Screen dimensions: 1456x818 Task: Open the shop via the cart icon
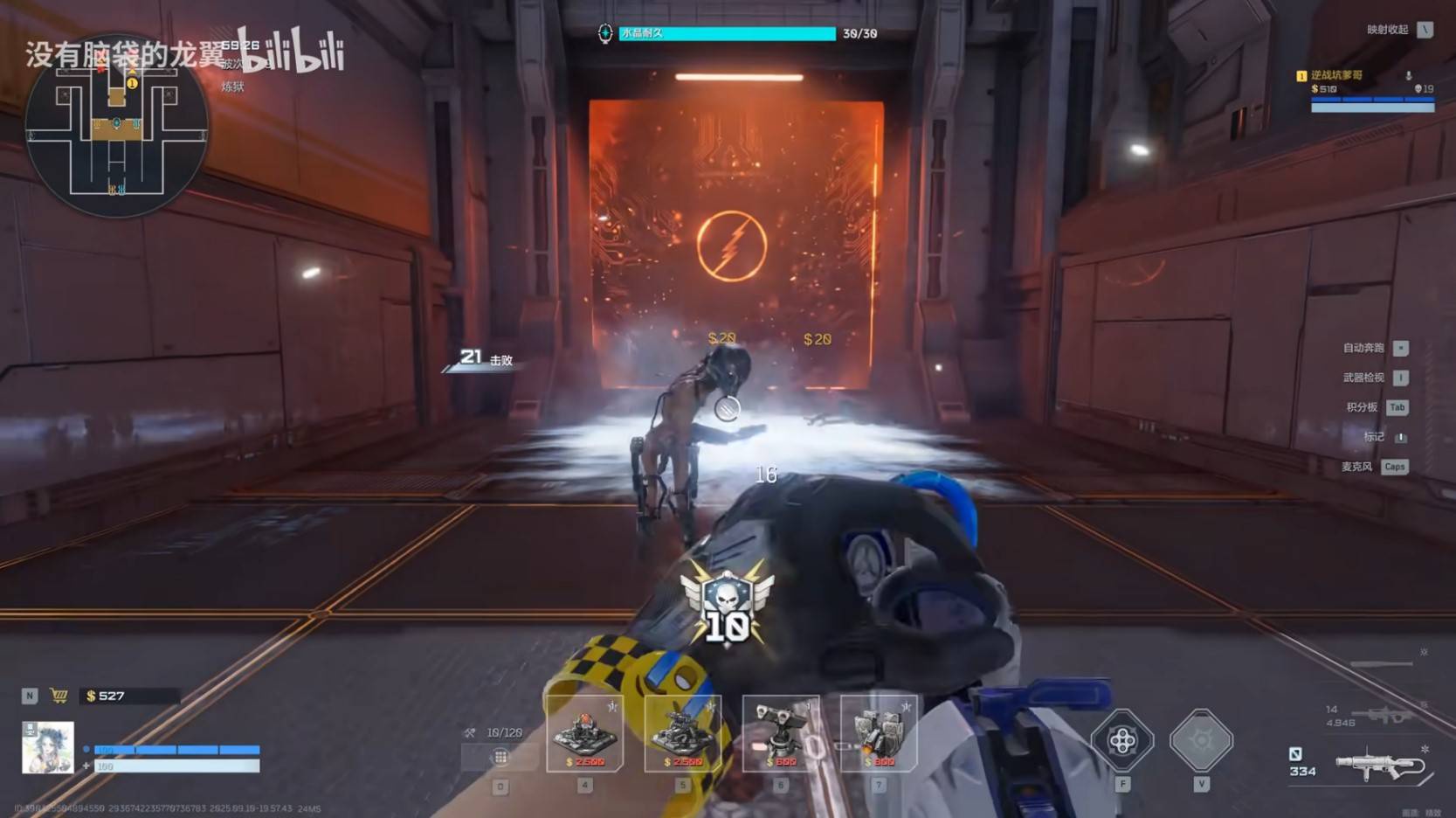coord(59,696)
